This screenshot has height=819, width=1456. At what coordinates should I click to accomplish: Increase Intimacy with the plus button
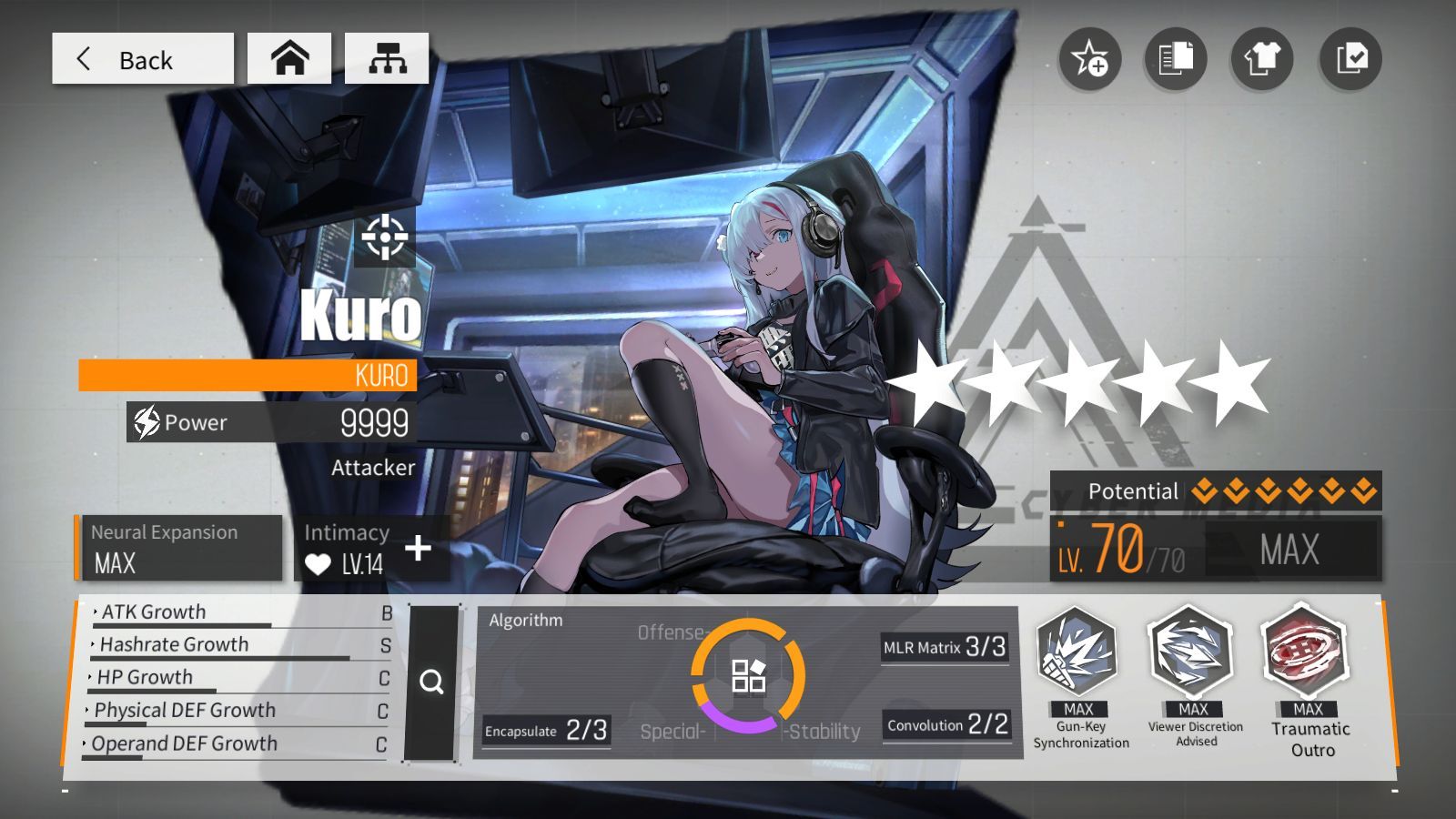pyautogui.click(x=418, y=548)
